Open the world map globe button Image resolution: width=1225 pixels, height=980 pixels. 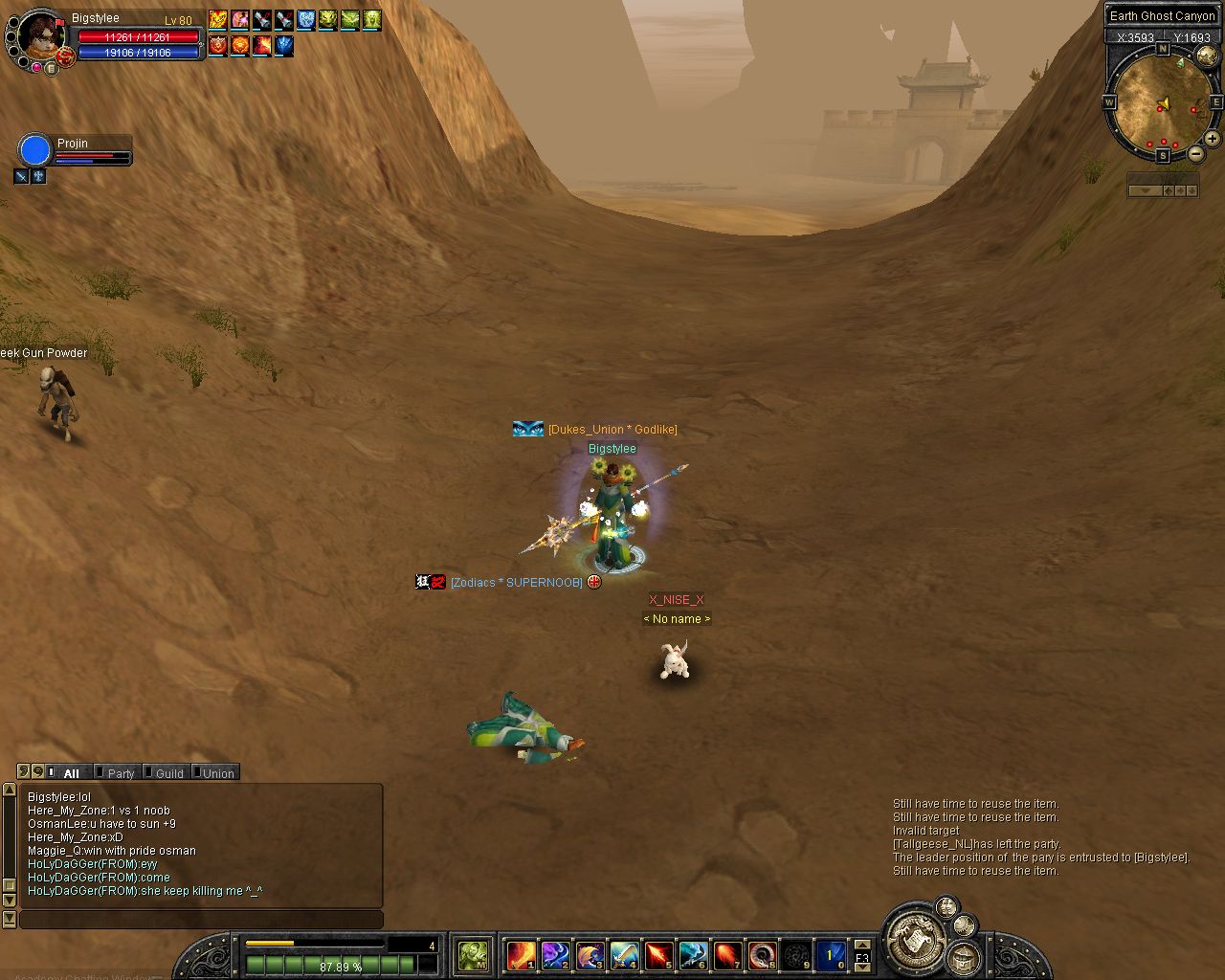click(x=1208, y=56)
